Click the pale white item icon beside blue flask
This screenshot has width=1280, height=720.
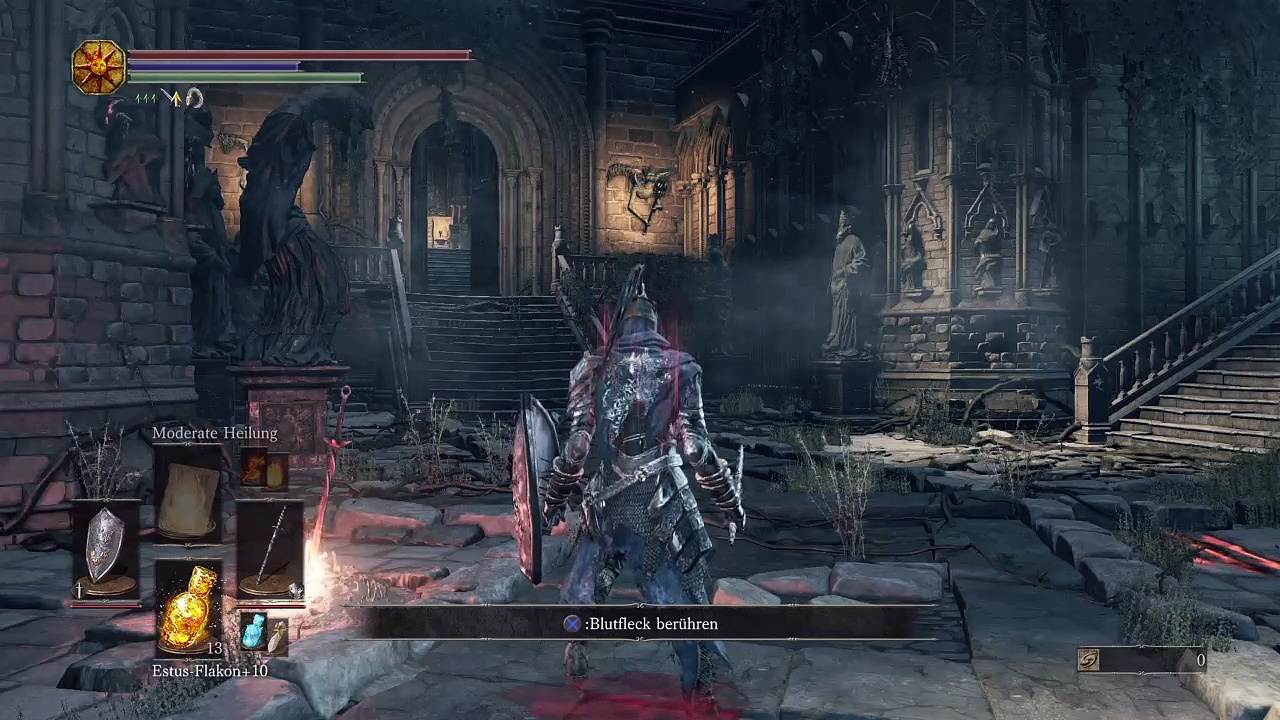click(x=277, y=635)
